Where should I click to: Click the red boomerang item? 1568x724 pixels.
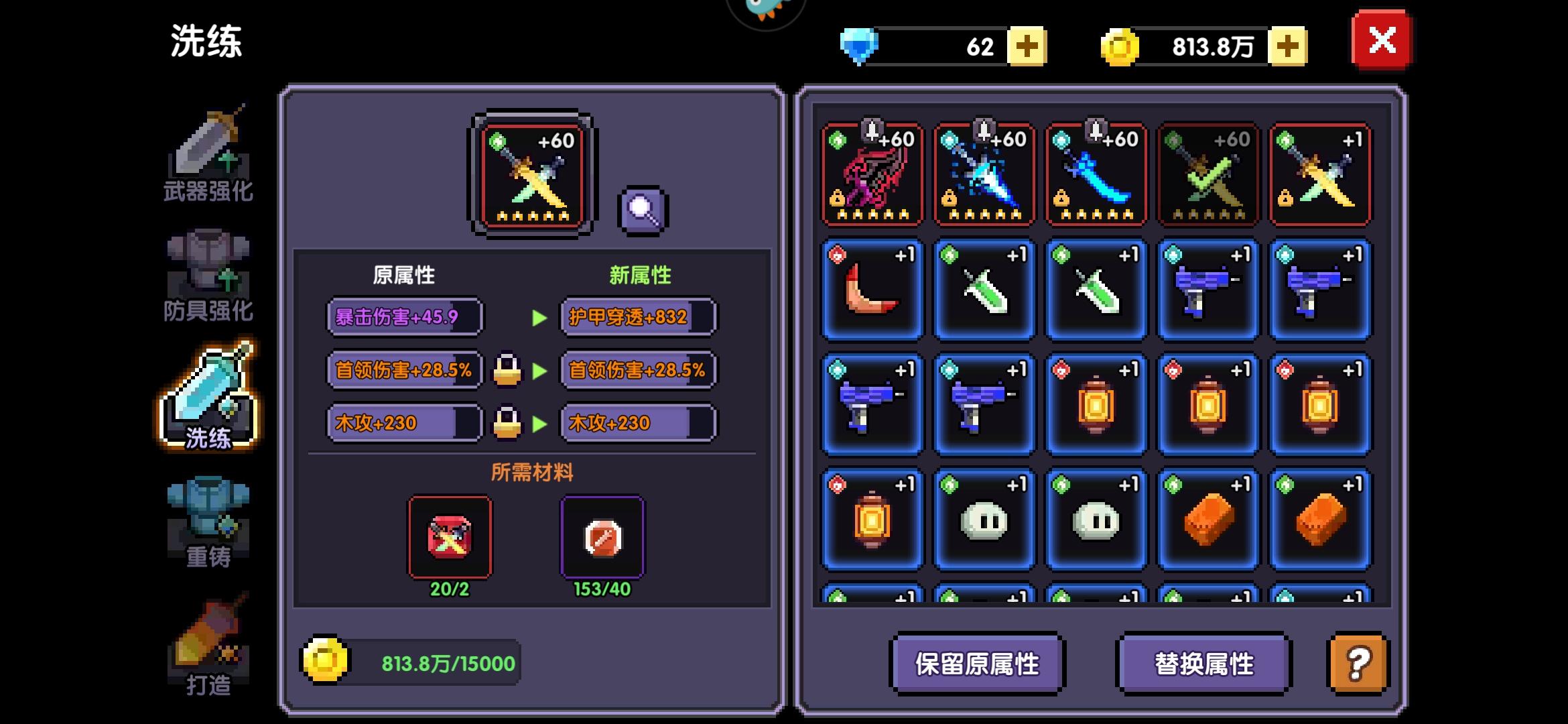(x=872, y=291)
